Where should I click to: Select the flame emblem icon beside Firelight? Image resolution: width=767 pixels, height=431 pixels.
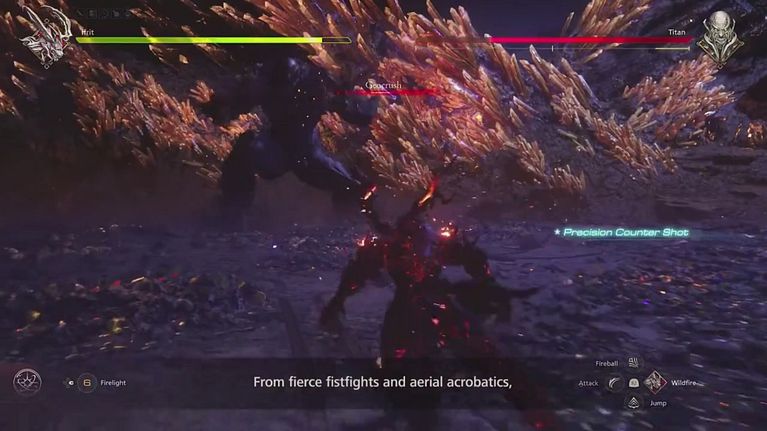pyautogui.click(x=27, y=381)
